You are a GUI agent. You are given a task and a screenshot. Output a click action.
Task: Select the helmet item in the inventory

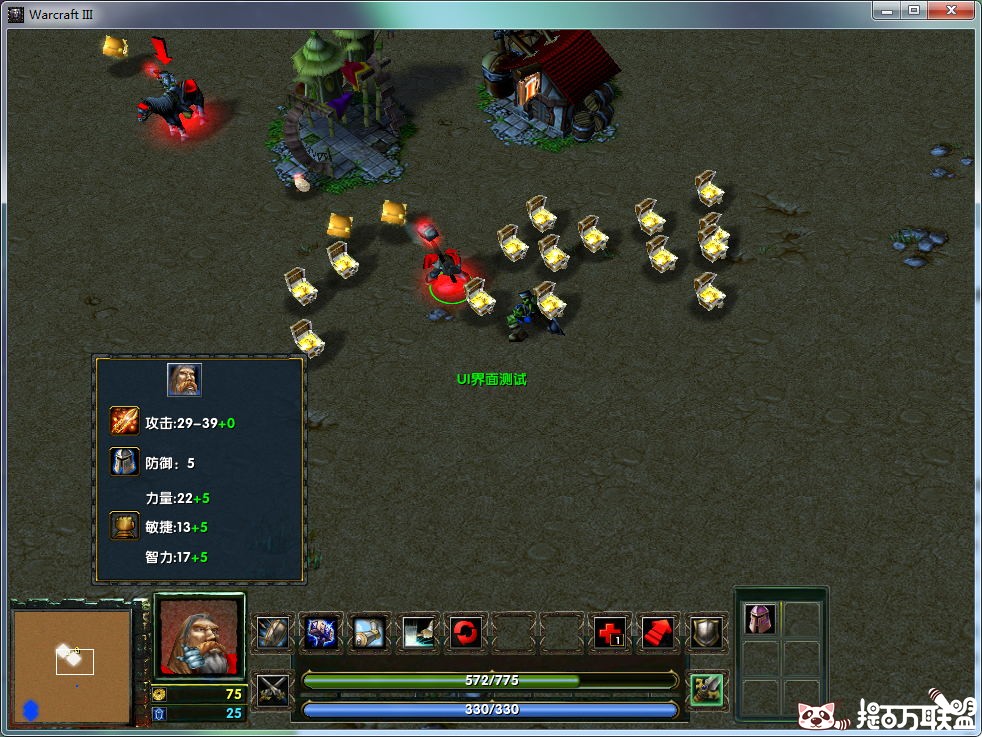coord(760,619)
